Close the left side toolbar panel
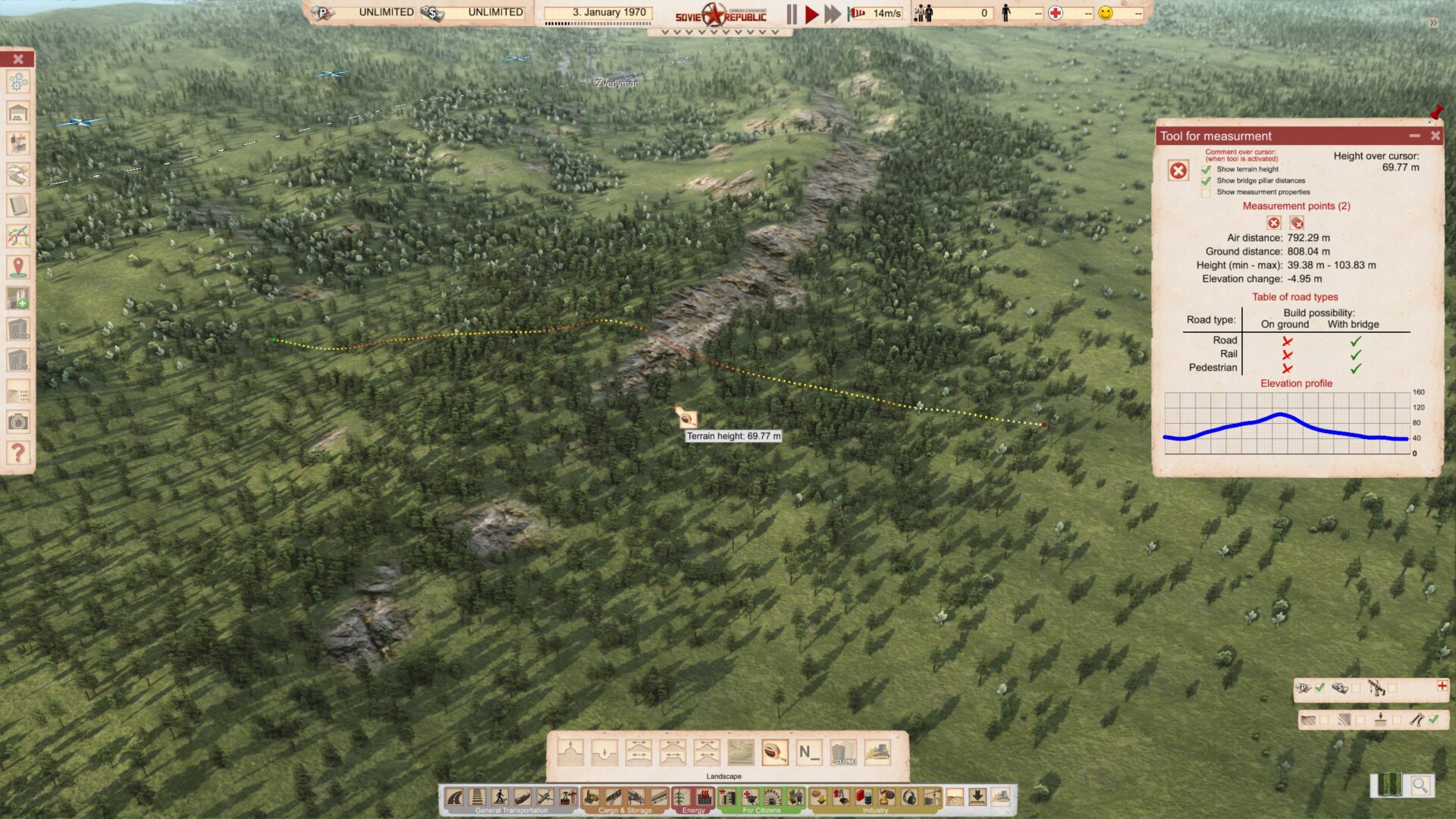Viewport: 1456px width, 819px height. [18, 59]
